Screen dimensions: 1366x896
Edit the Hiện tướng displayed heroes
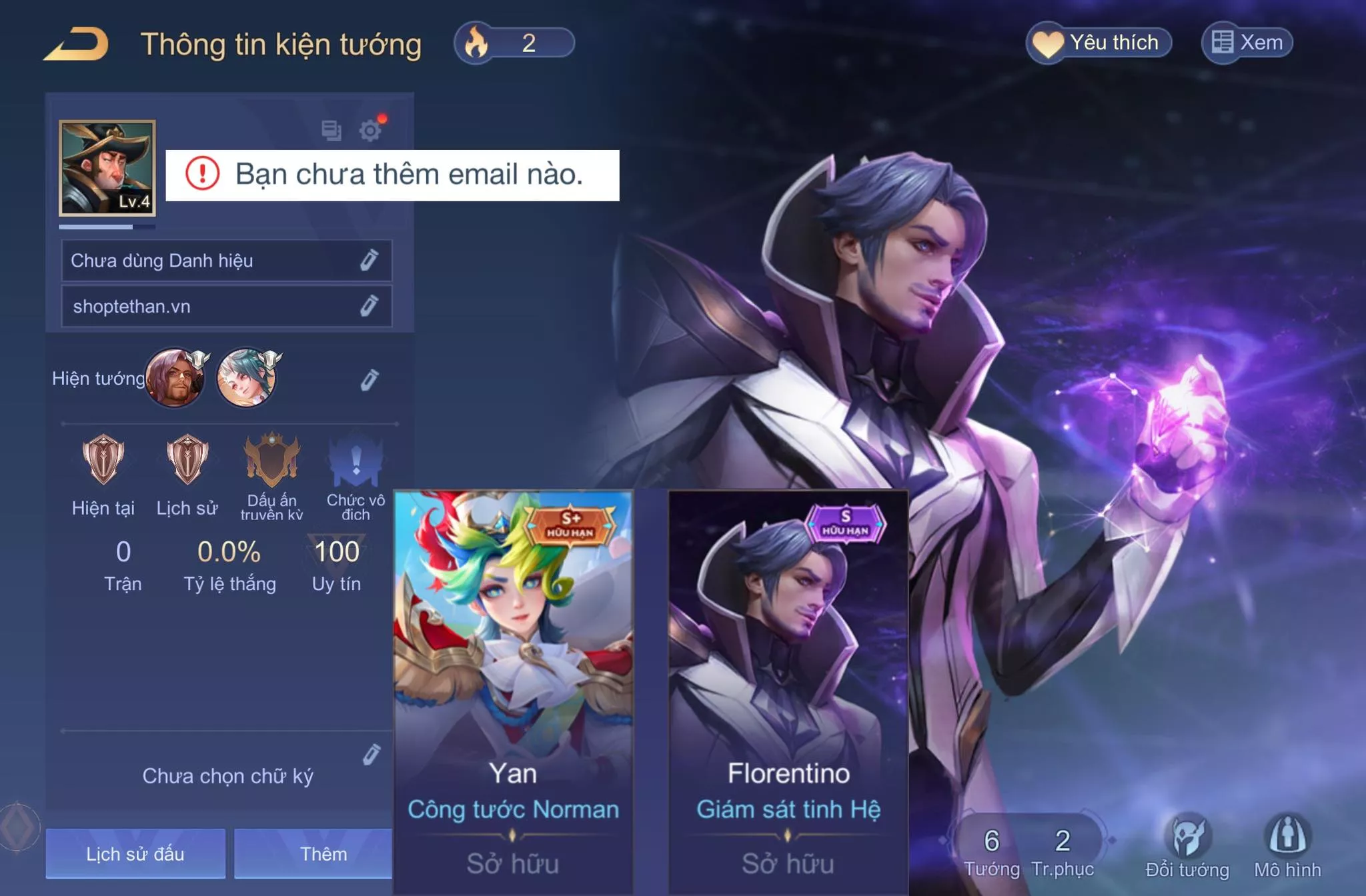coord(370,379)
